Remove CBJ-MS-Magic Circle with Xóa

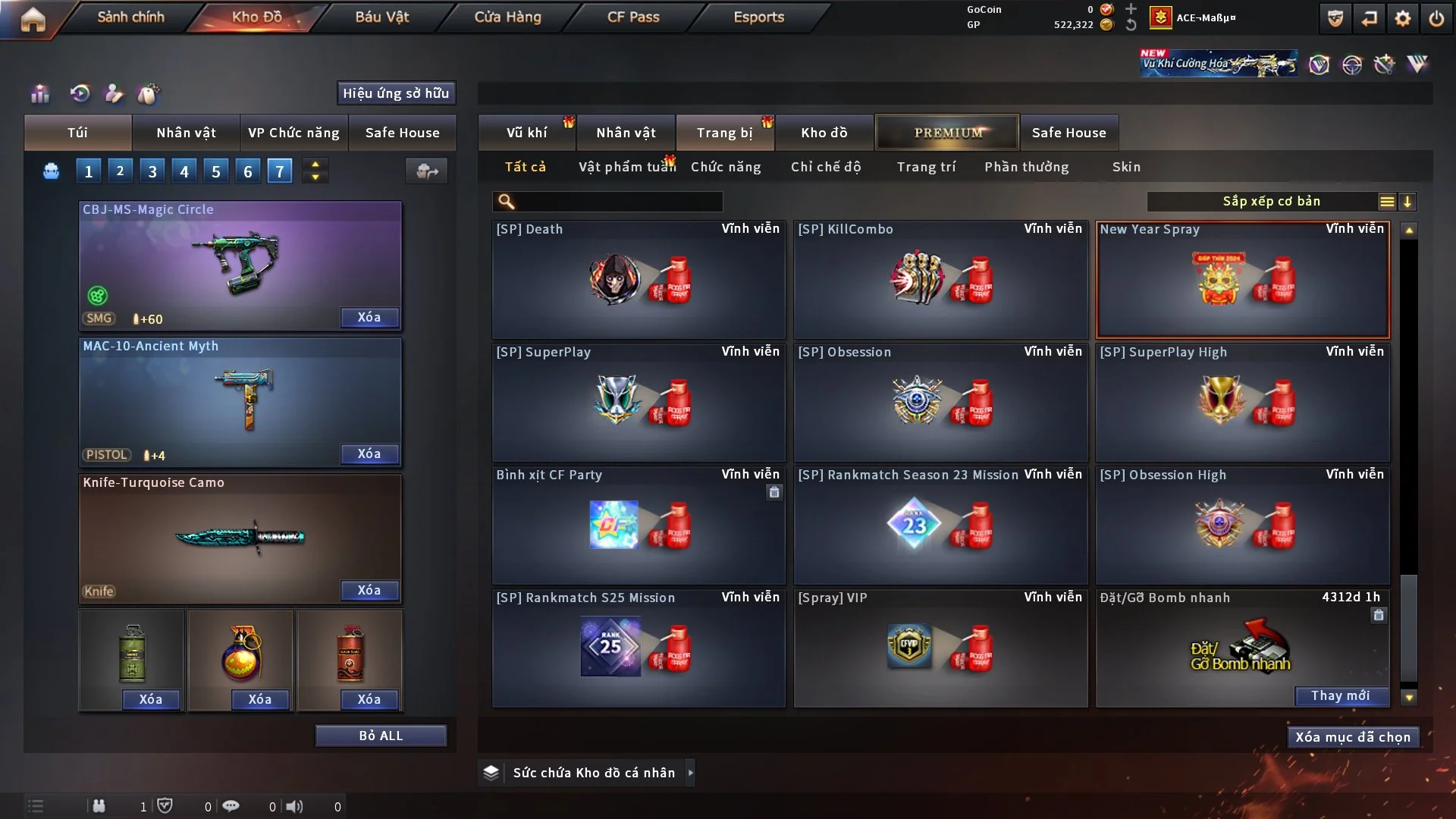click(x=369, y=317)
